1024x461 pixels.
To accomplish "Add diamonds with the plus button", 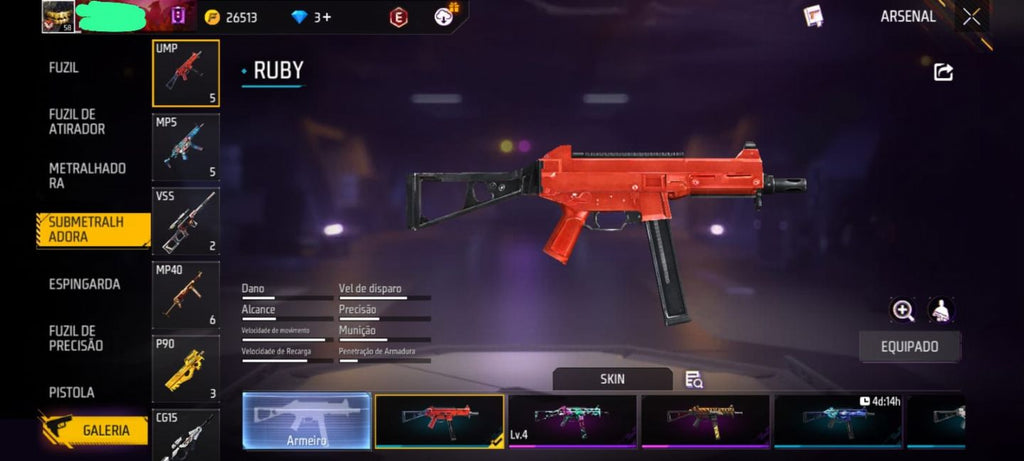I will pos(325,17).
